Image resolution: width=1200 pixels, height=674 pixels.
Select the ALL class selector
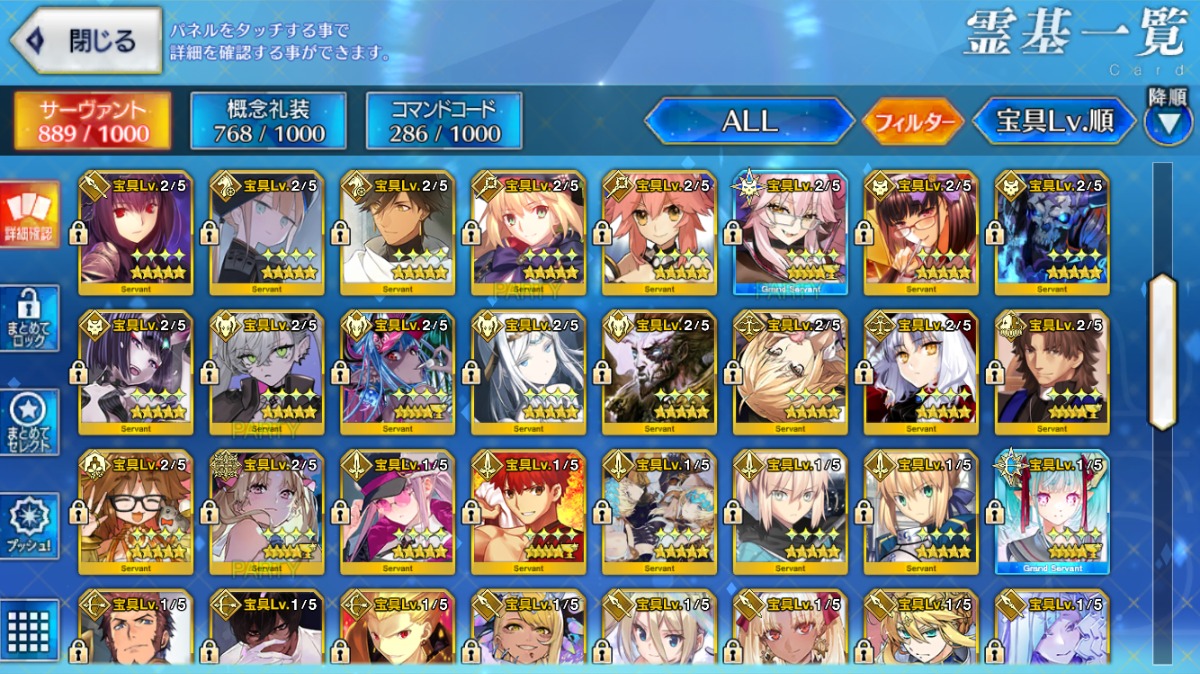(x=749, y=122)
